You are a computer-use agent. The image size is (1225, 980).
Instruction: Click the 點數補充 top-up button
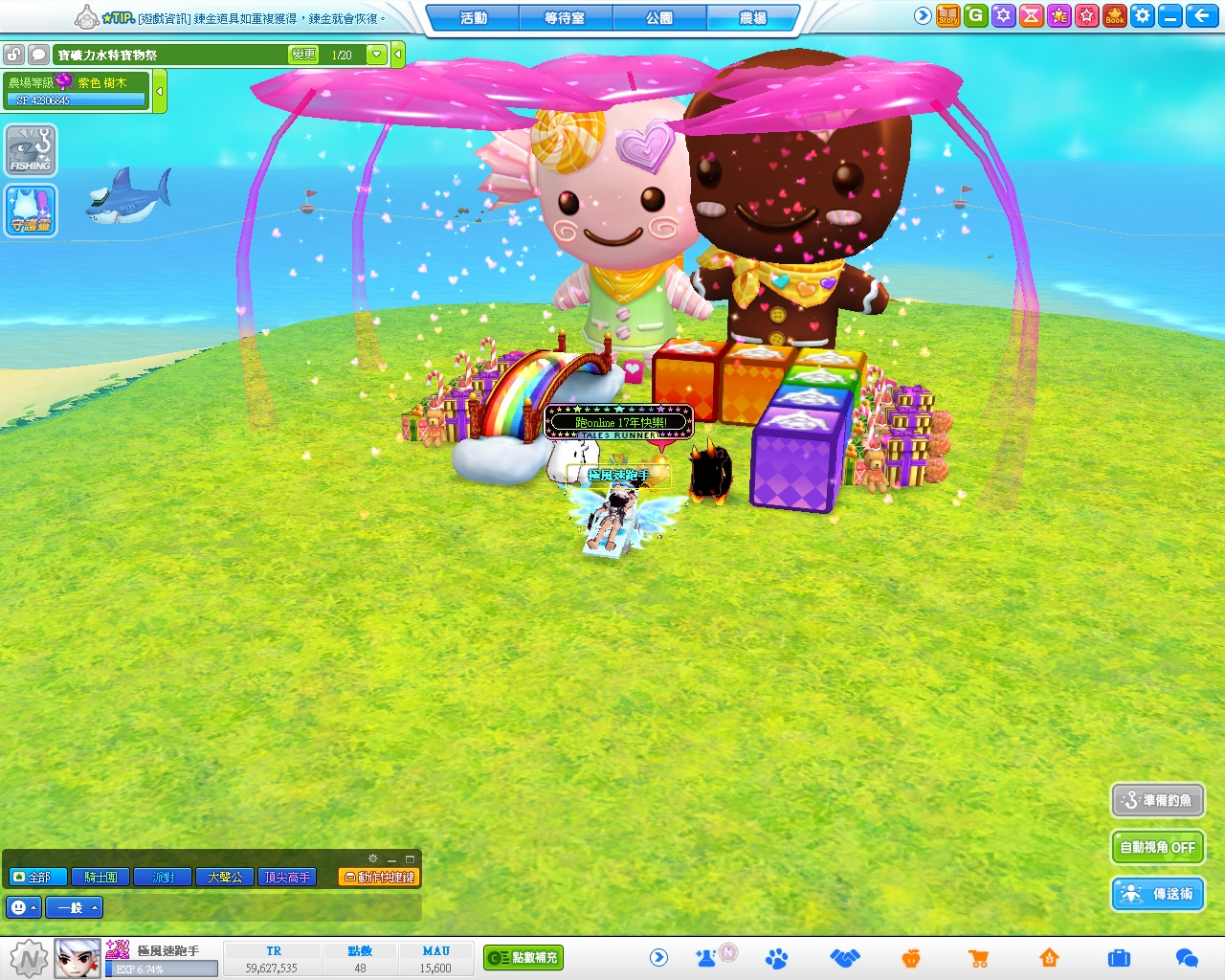523,957
